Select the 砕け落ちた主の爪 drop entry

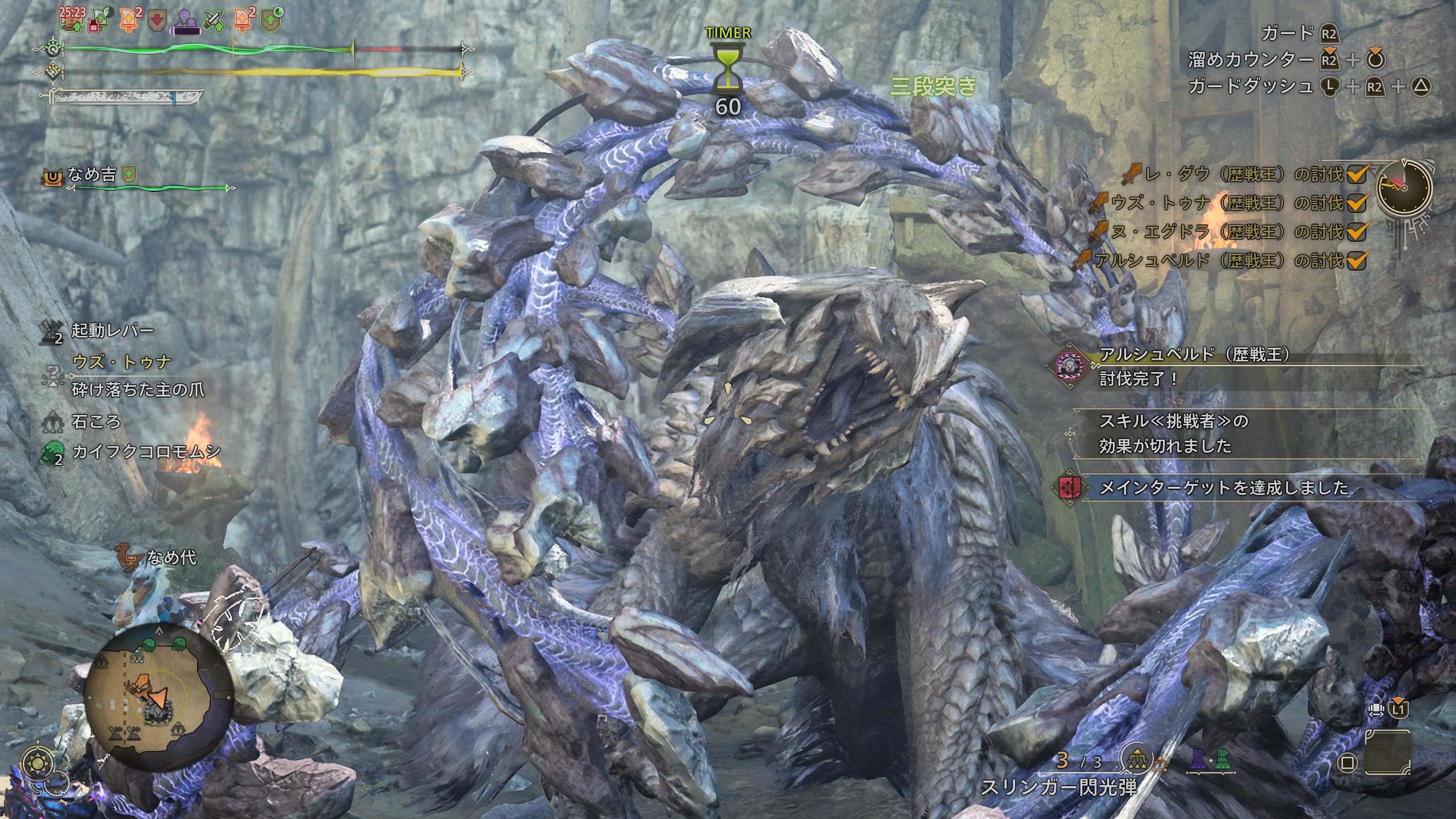(138, 389)
